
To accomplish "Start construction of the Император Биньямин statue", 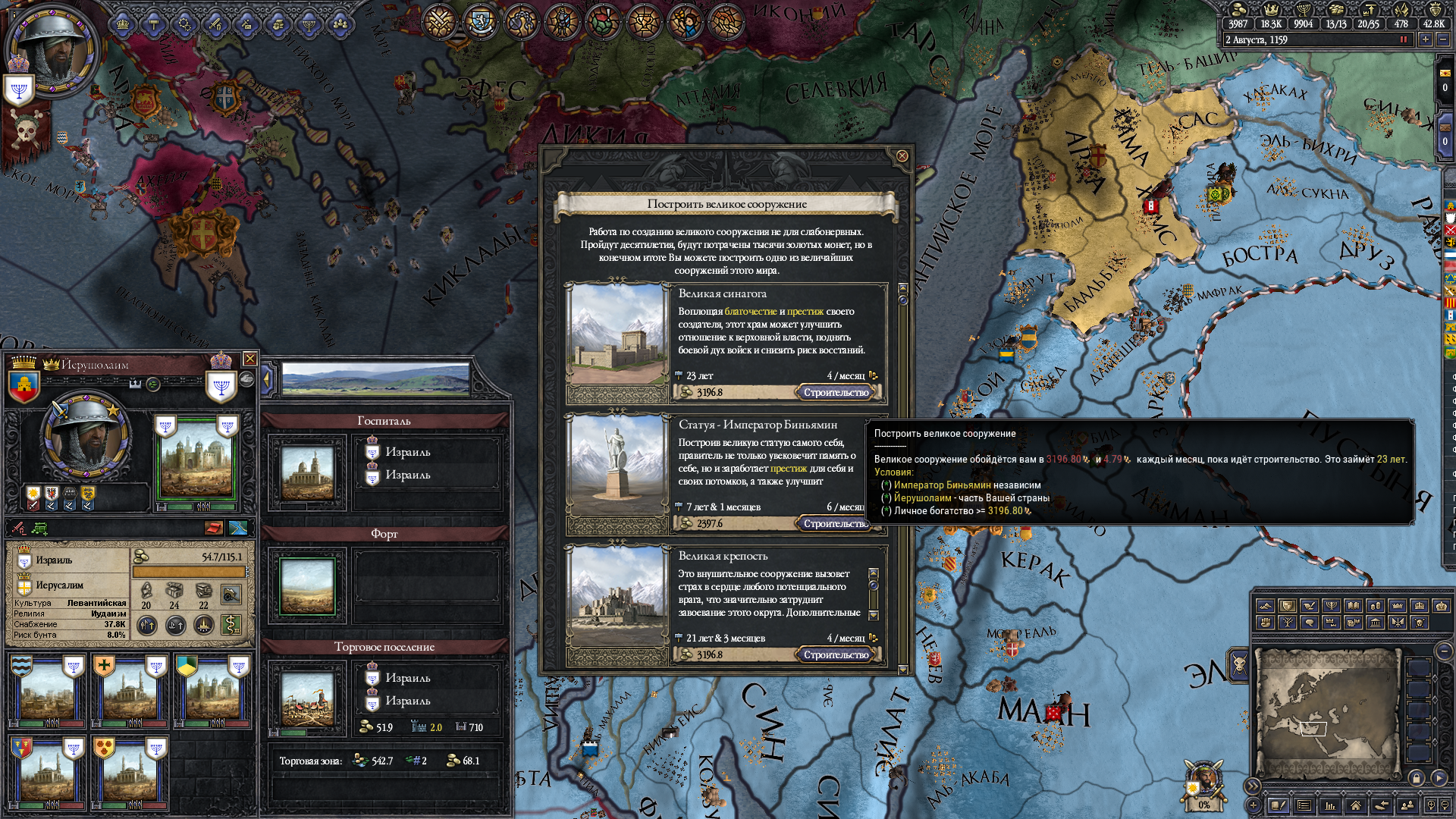I will (x=834, y=524).
